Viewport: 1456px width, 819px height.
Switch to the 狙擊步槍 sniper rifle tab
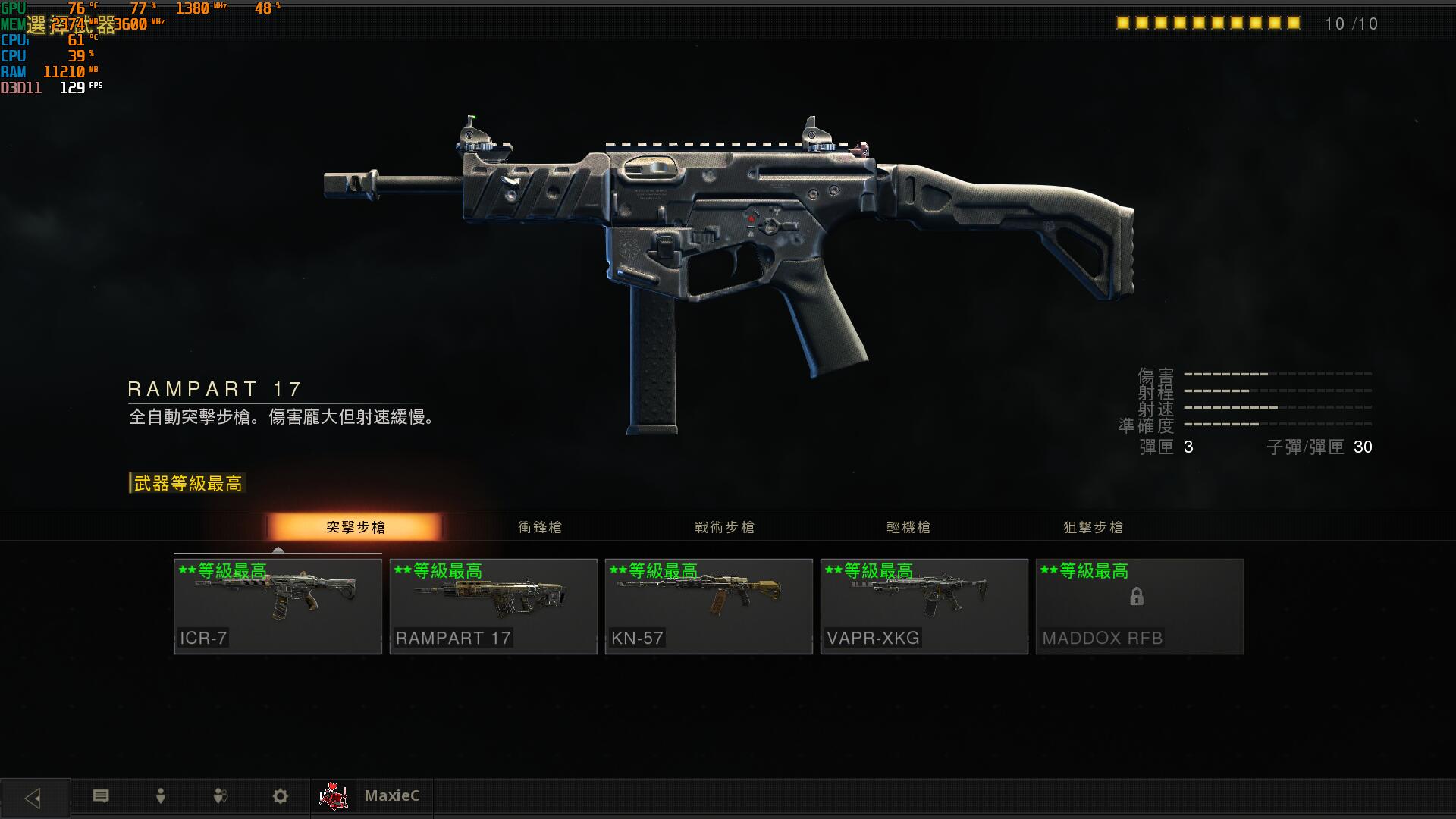pyautogui.click(x=1093, y=527)
